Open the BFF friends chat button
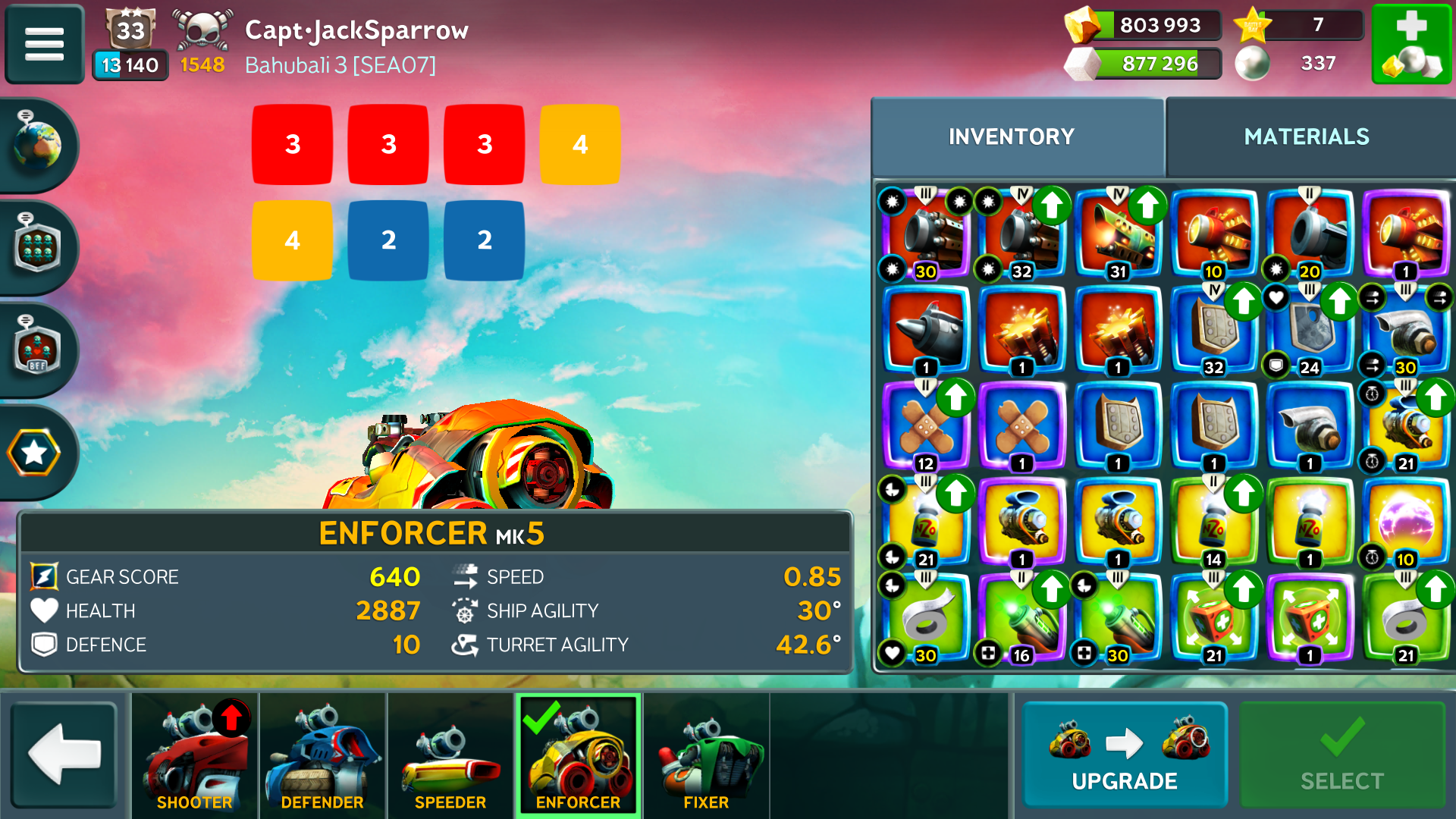 [x=36, y=350]
